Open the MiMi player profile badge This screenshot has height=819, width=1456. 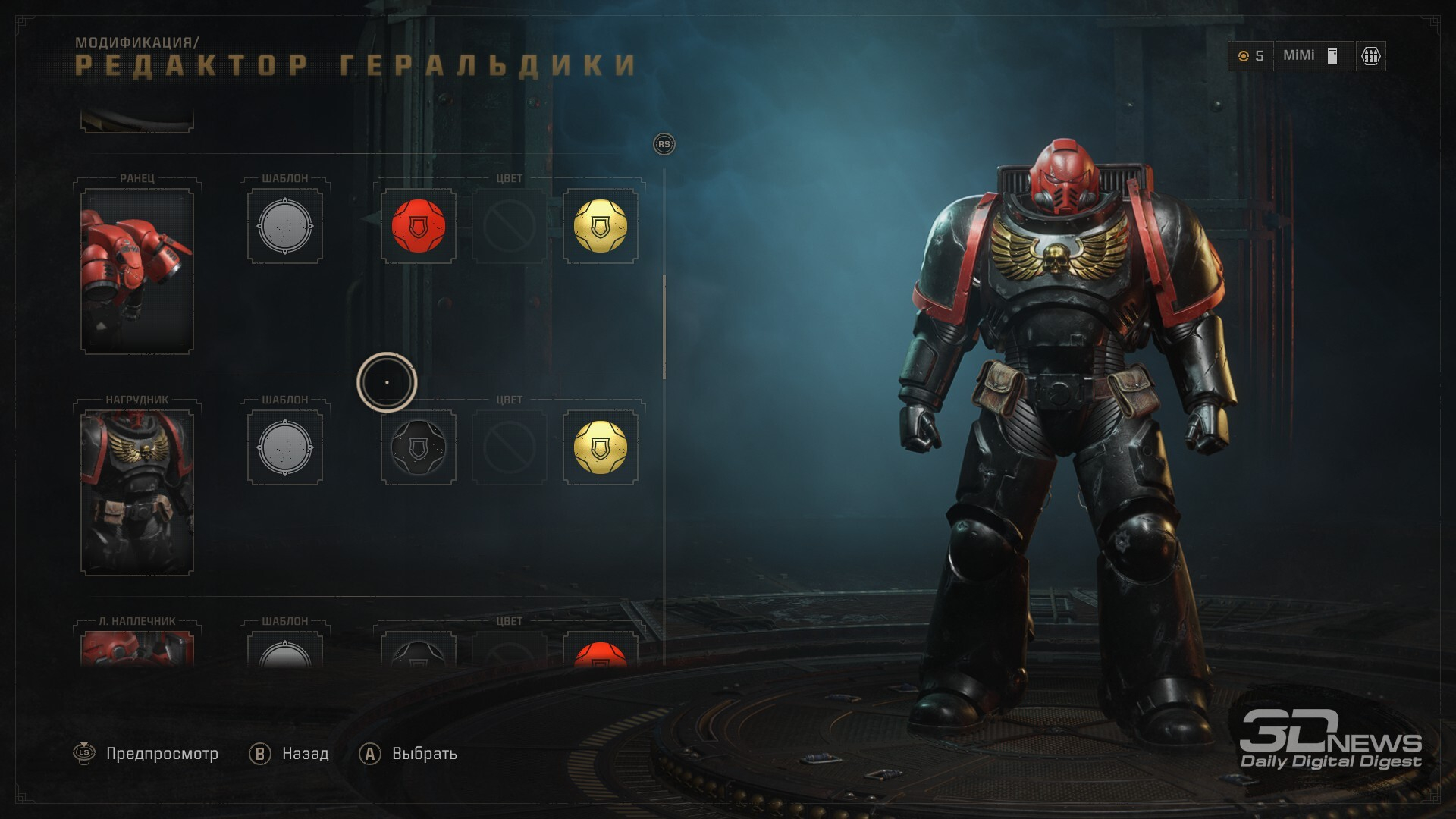click(x=1313, y=56)
